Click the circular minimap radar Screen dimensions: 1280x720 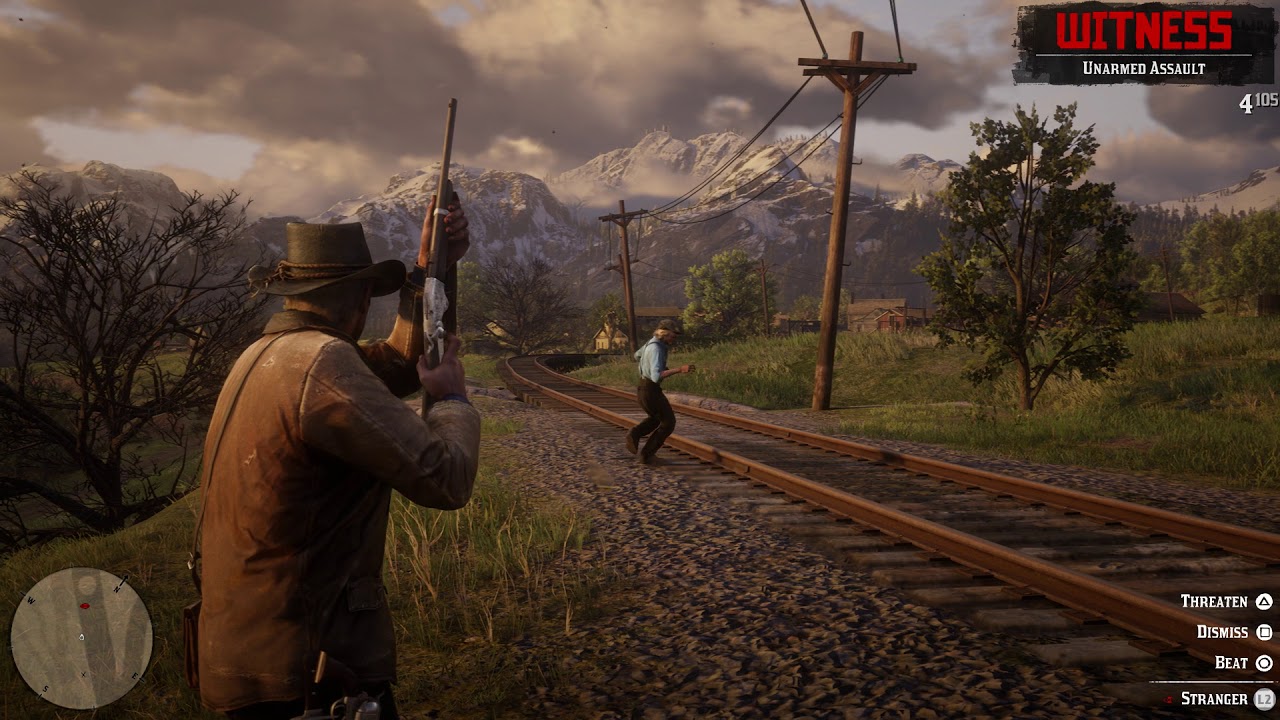pyautogui.click(x=82, y=637)
